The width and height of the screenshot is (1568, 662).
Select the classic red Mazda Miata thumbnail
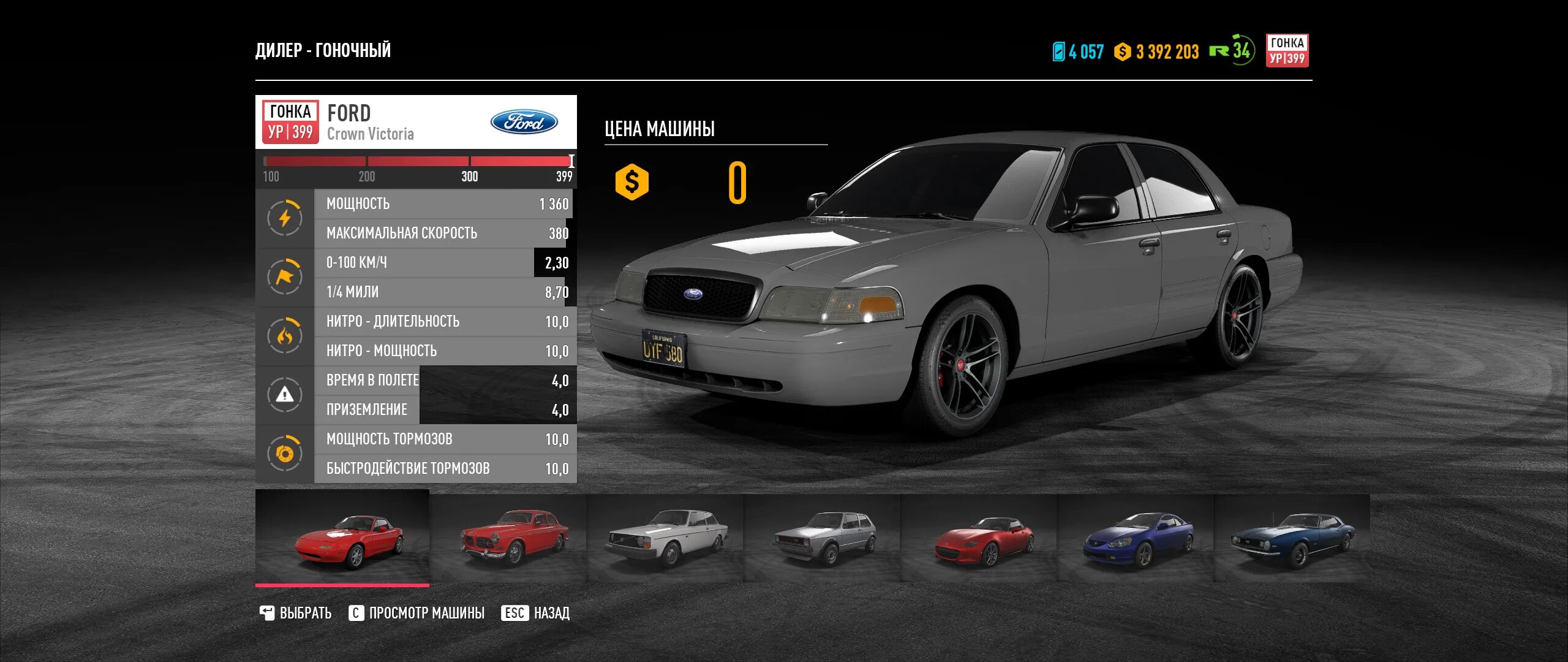342,538
